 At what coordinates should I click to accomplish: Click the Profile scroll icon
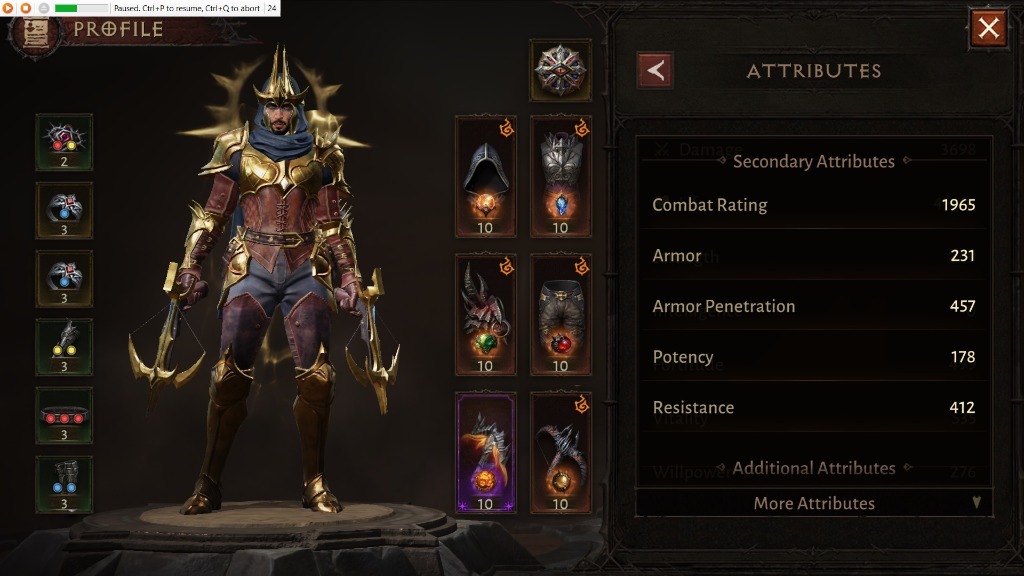(32, 33)
